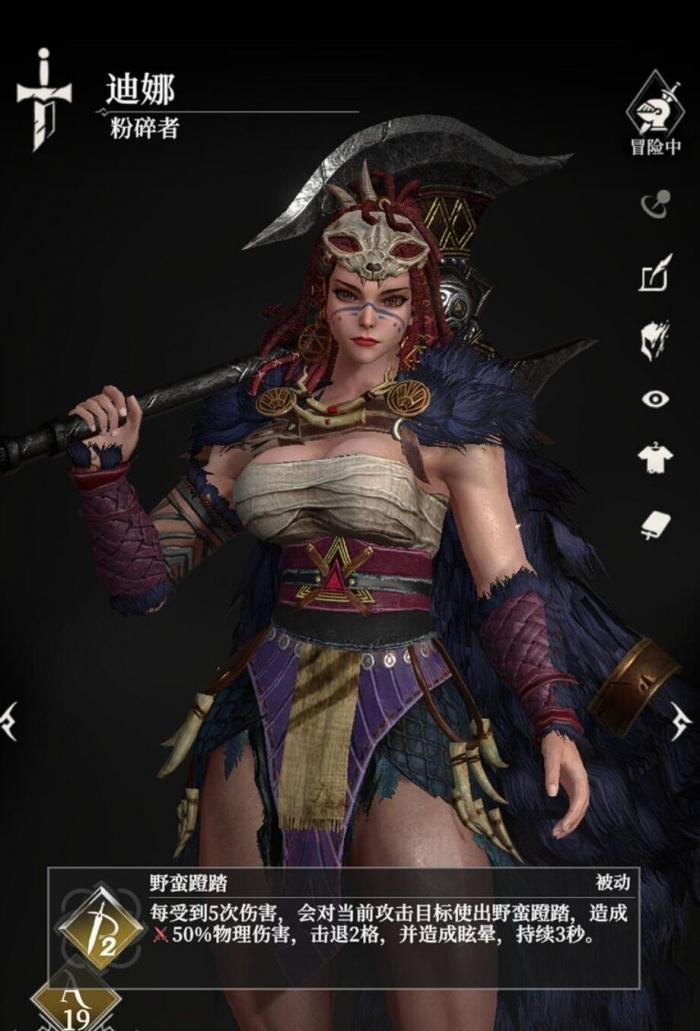Open the book icon

pyautogui.click(x=655, y=524)
